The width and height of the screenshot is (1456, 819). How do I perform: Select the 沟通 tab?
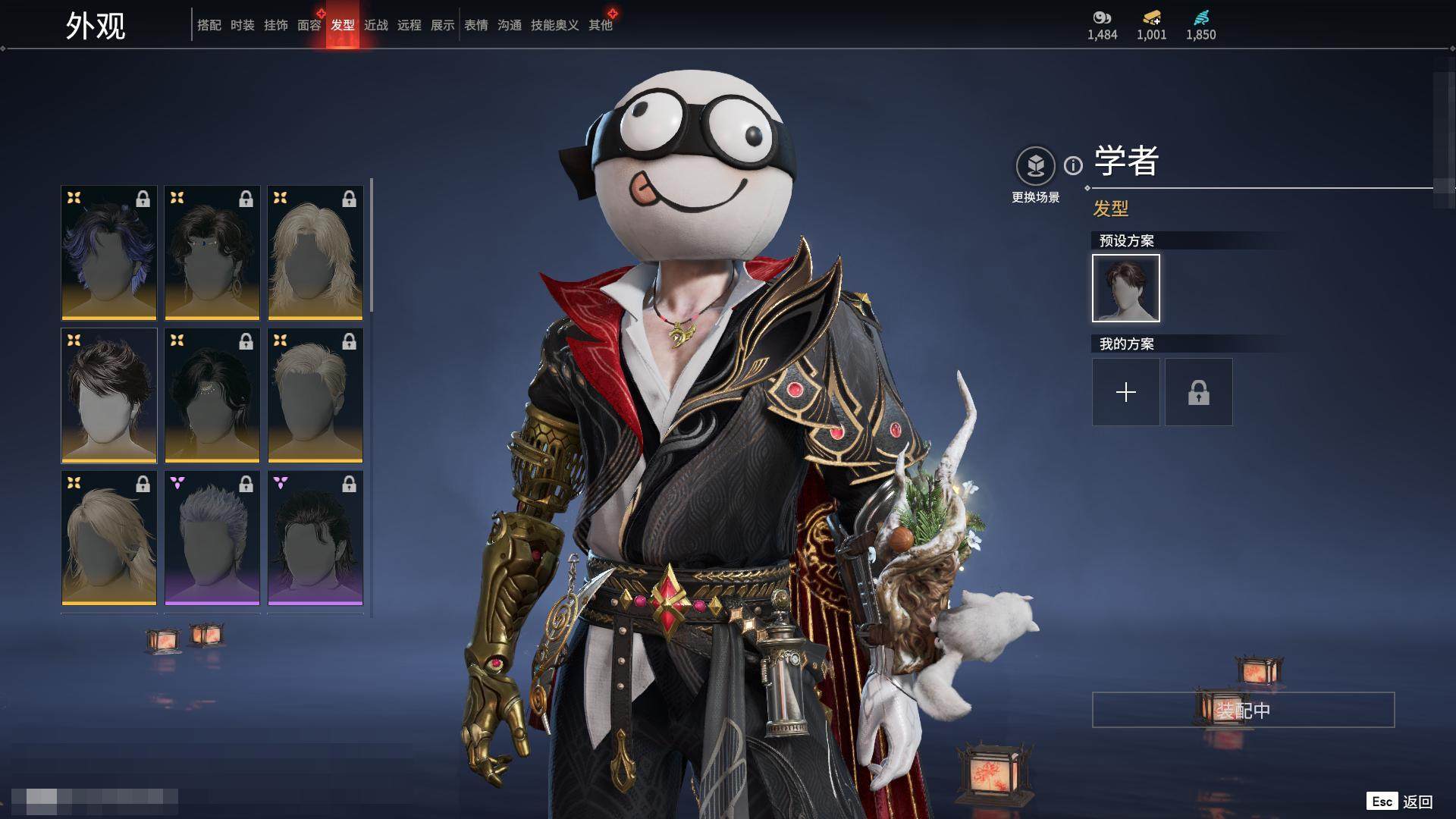coord(510,25)
